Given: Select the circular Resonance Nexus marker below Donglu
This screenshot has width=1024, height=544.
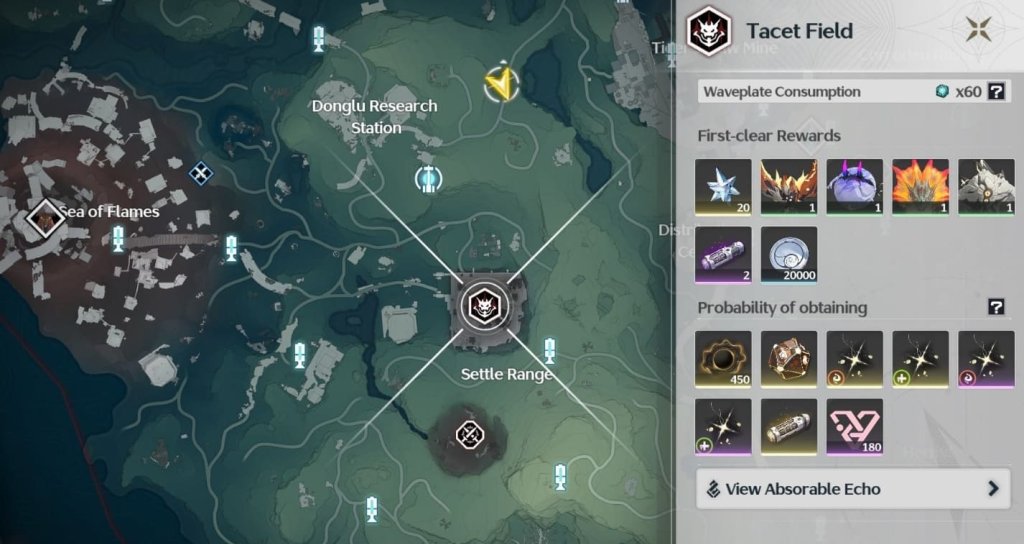Looking at the screenshot, I should (429, 179).
